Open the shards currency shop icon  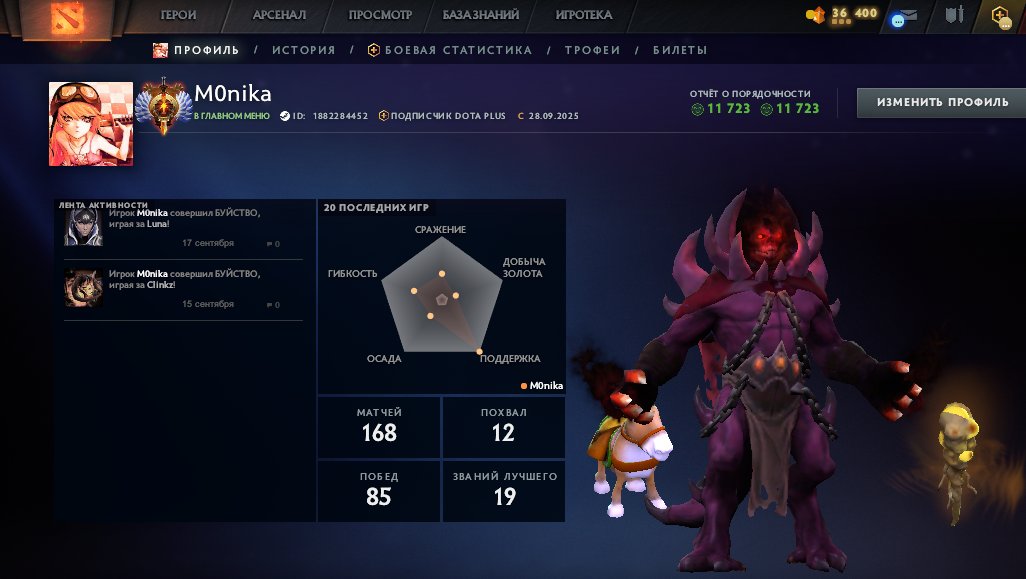click(816, 15)
